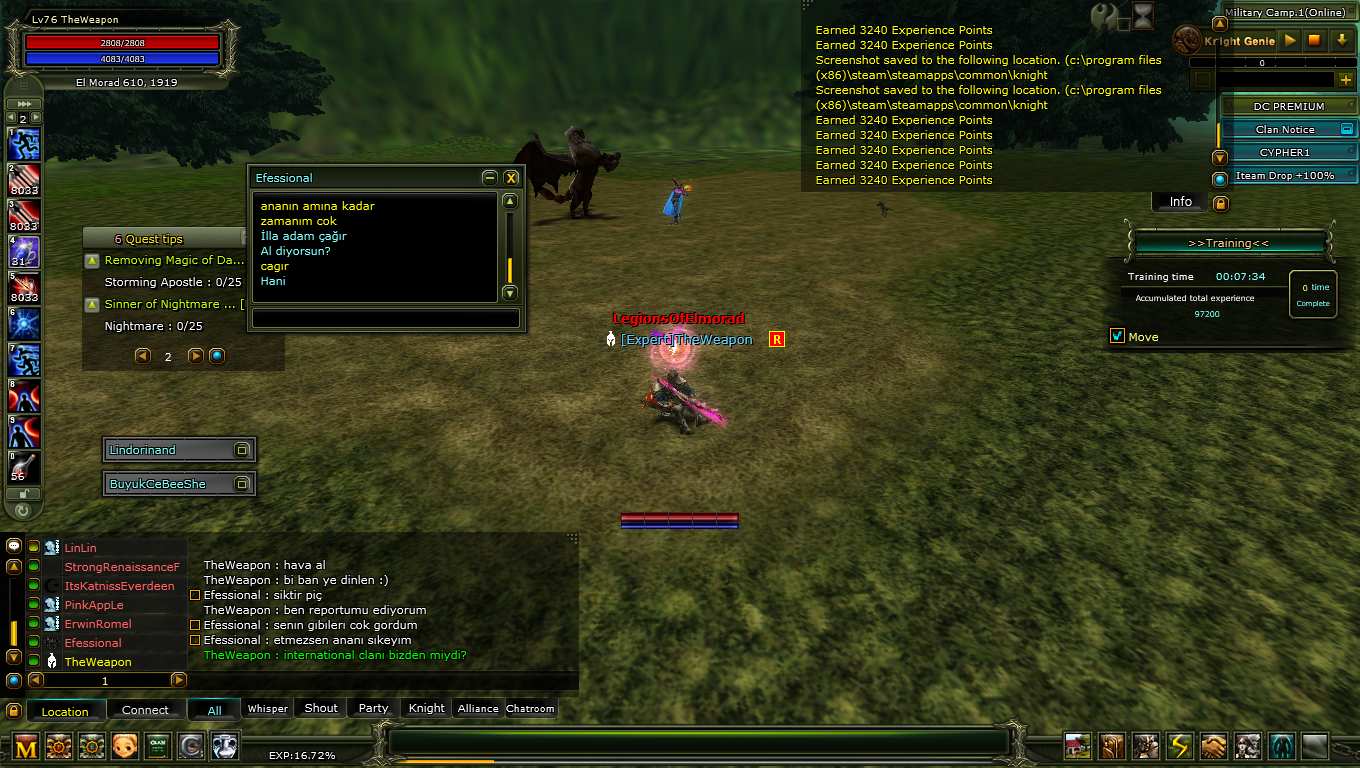The image size is (1360, 768).
Task: Click the DC PREMIUM bar
Action: [1288, 106]
